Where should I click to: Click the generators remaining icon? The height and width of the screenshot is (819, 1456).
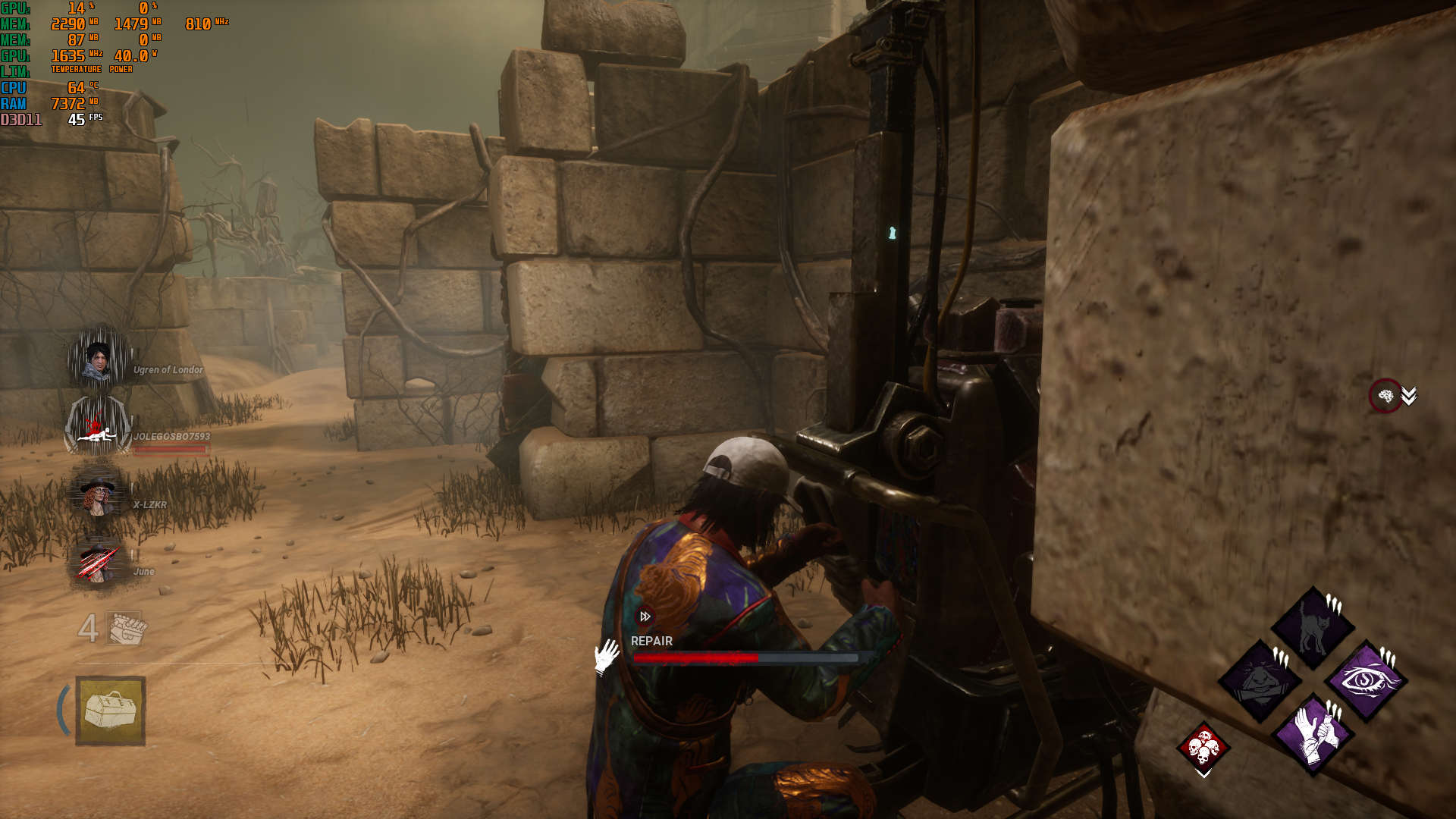(x=125, y=628)
